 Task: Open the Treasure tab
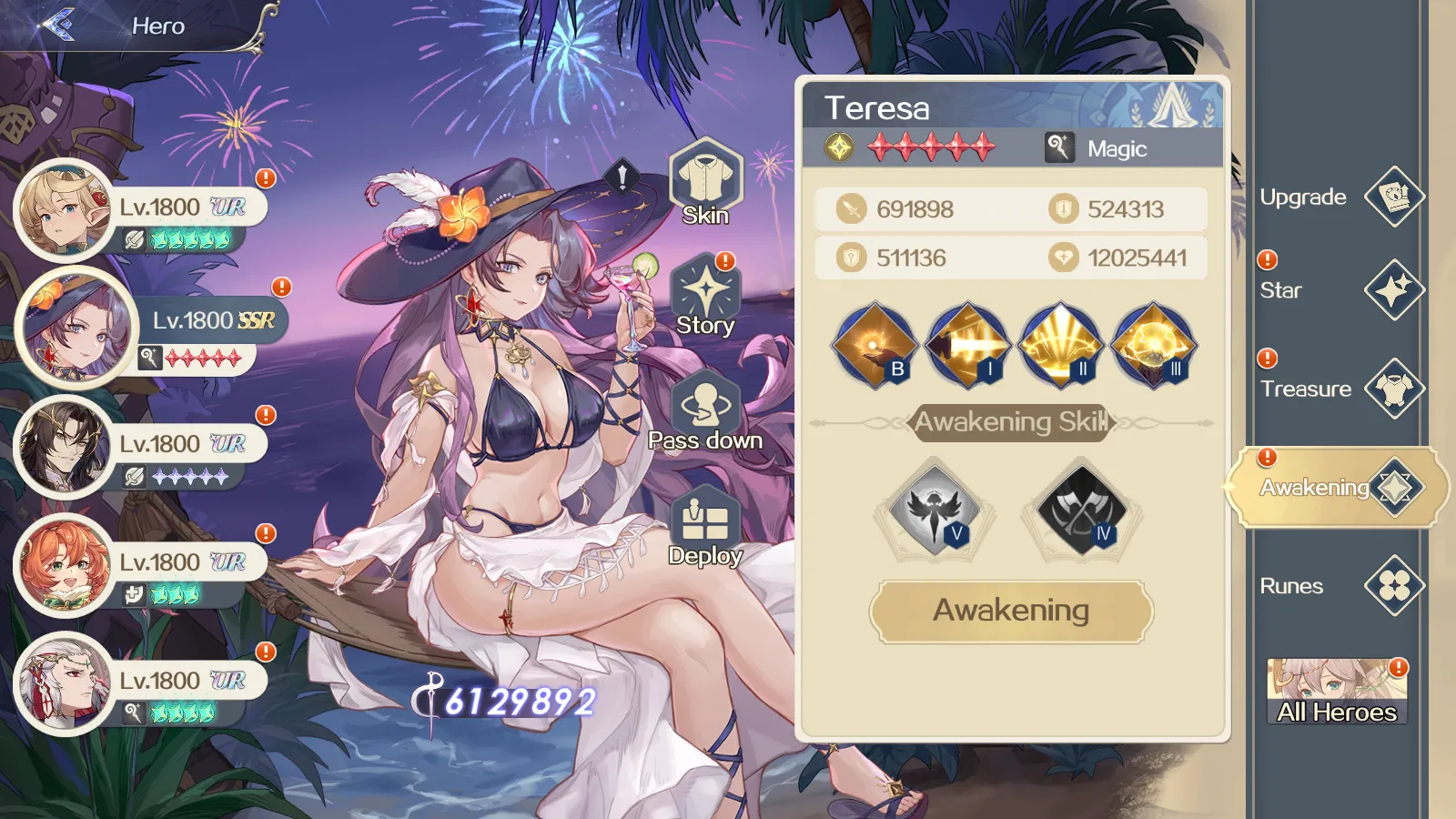pos(1393,389)
